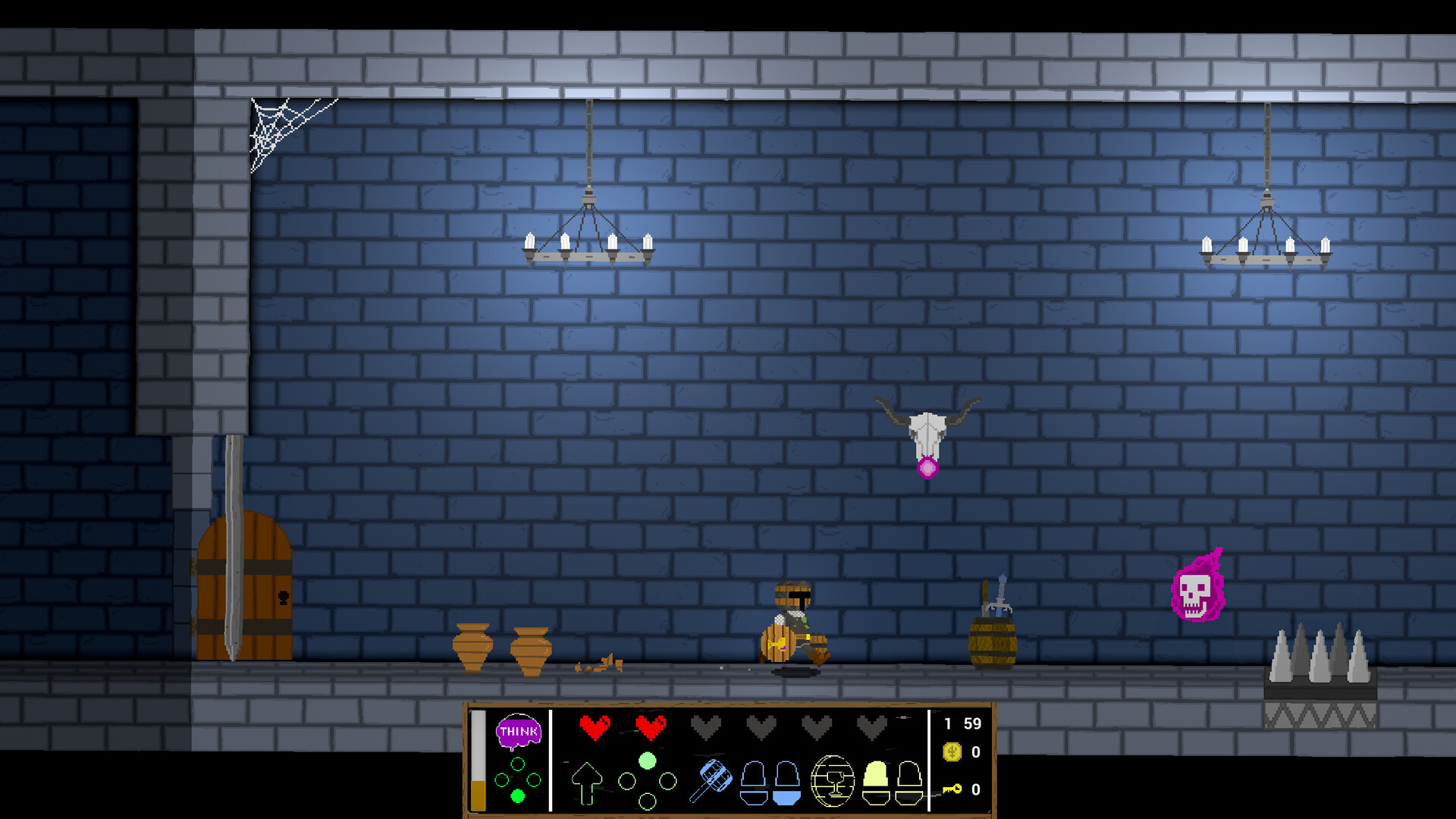This screenshot has width=1456, height=819.
Task: Click the vertical fuel gauge bar
Action: (478, 761)
